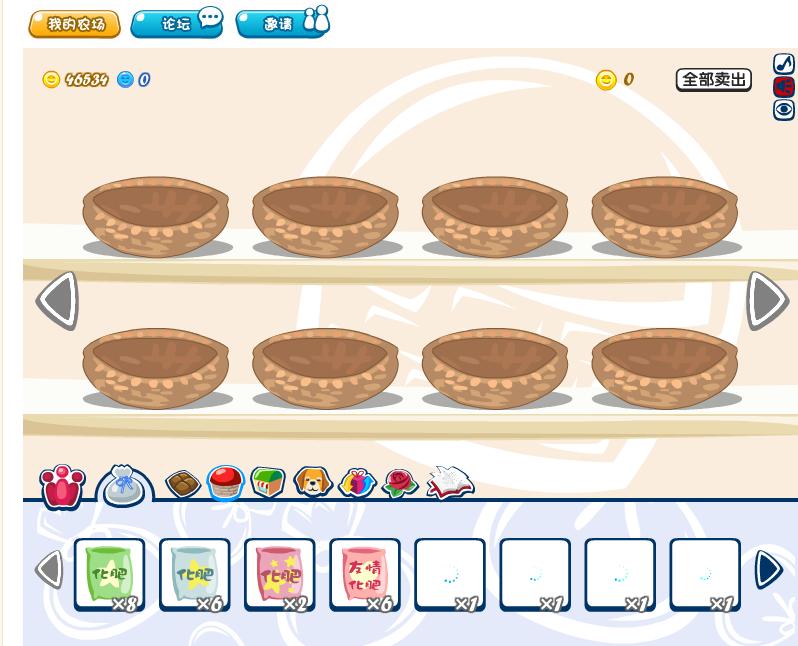Switch to the tied sack bag tab
The height and width of the screenshot is (646, 798).
click(125, 486)
